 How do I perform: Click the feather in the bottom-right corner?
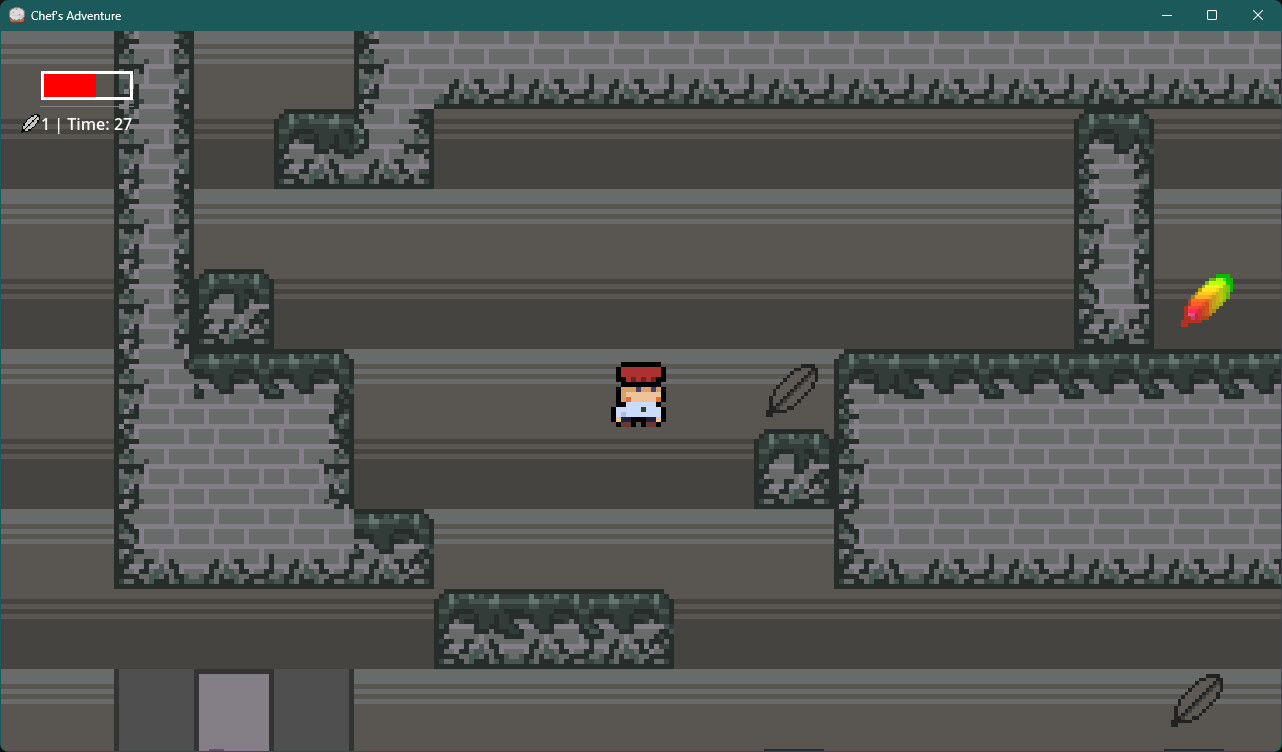pos(1196,702)
